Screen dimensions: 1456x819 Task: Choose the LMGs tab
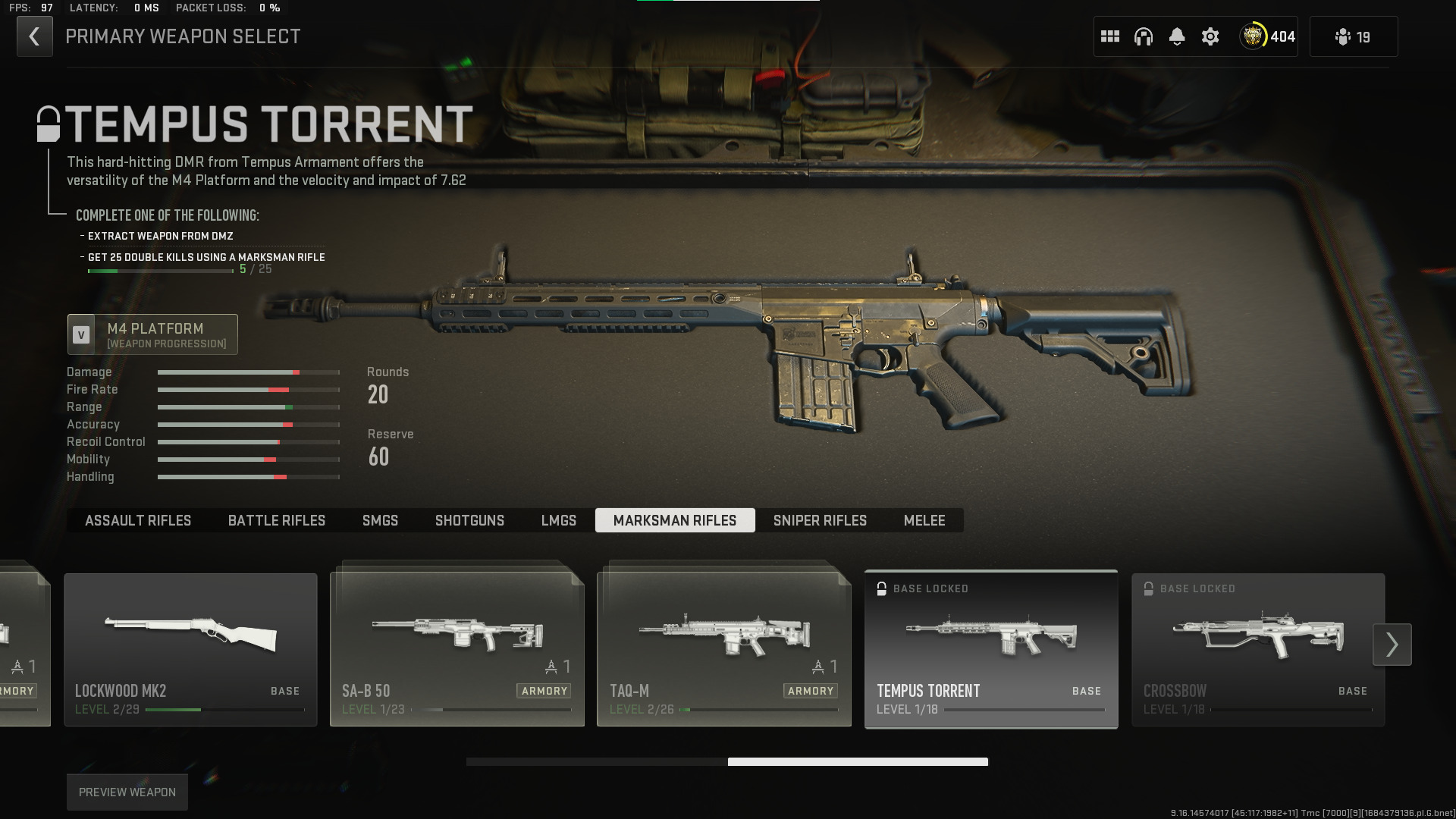559,520
